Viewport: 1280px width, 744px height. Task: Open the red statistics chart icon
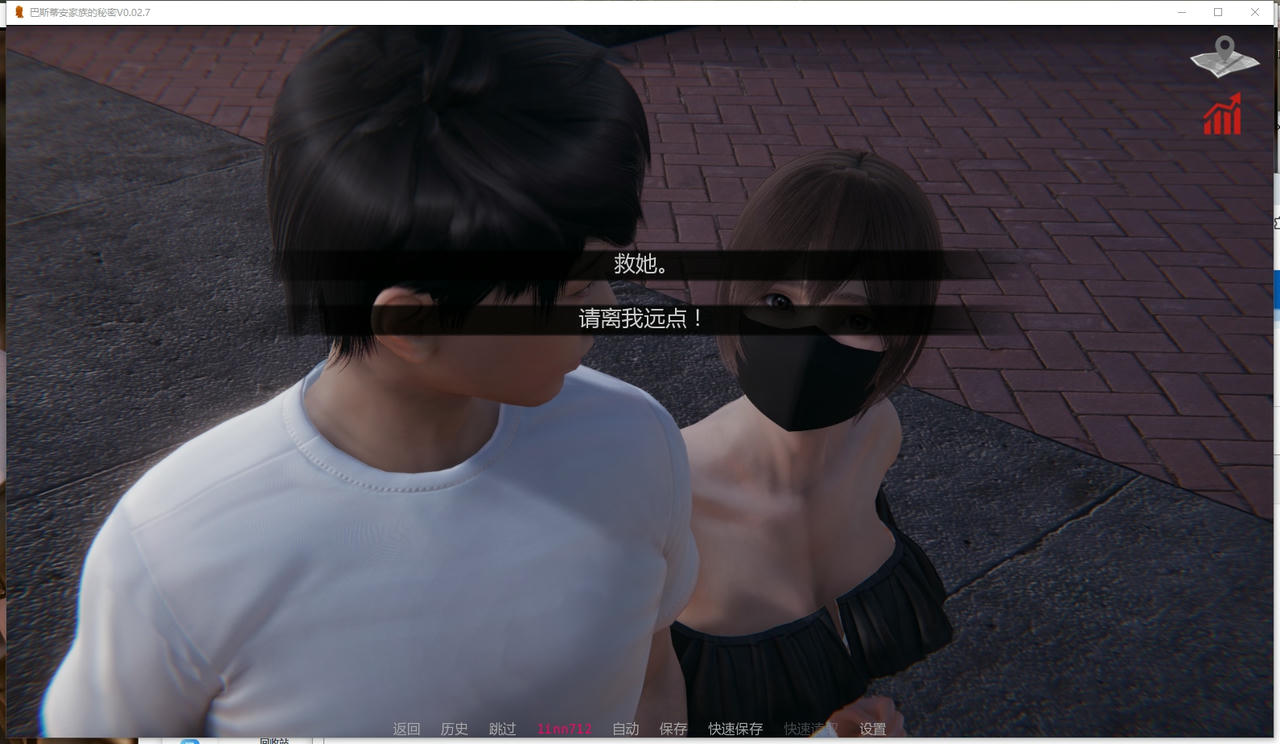[1222, 115]
